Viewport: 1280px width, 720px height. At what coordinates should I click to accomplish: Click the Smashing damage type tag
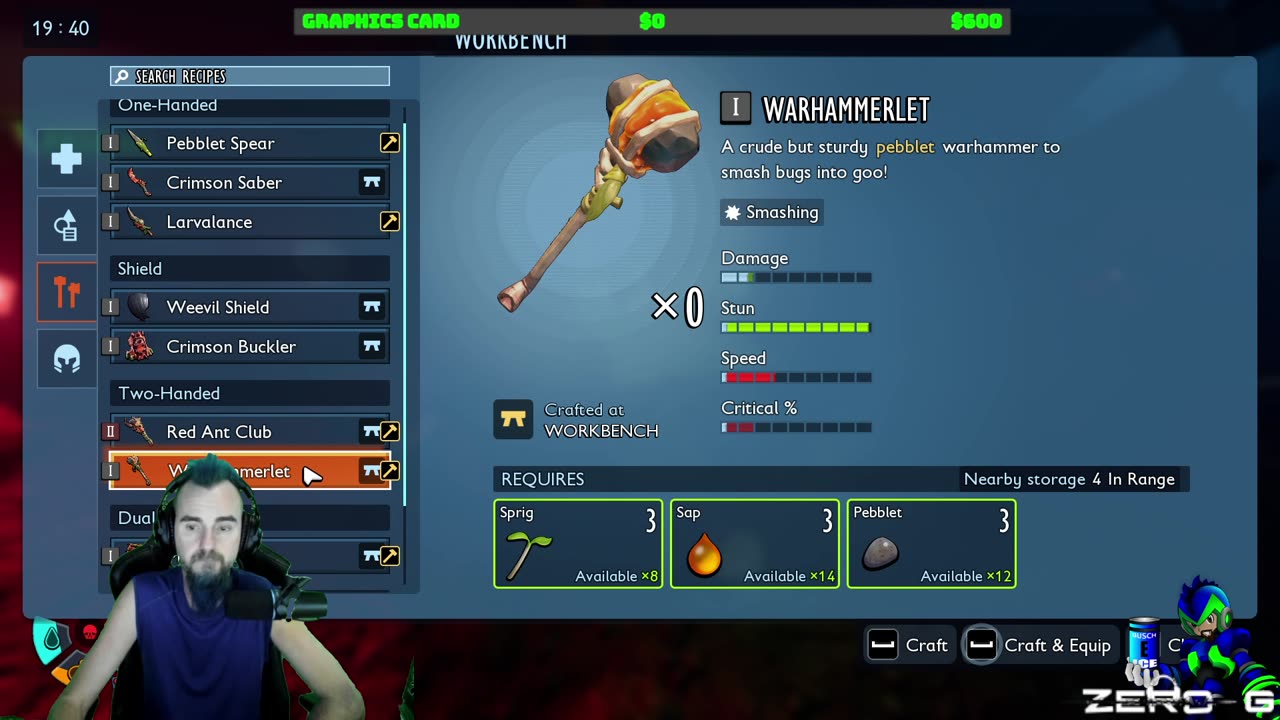(772, 212)
